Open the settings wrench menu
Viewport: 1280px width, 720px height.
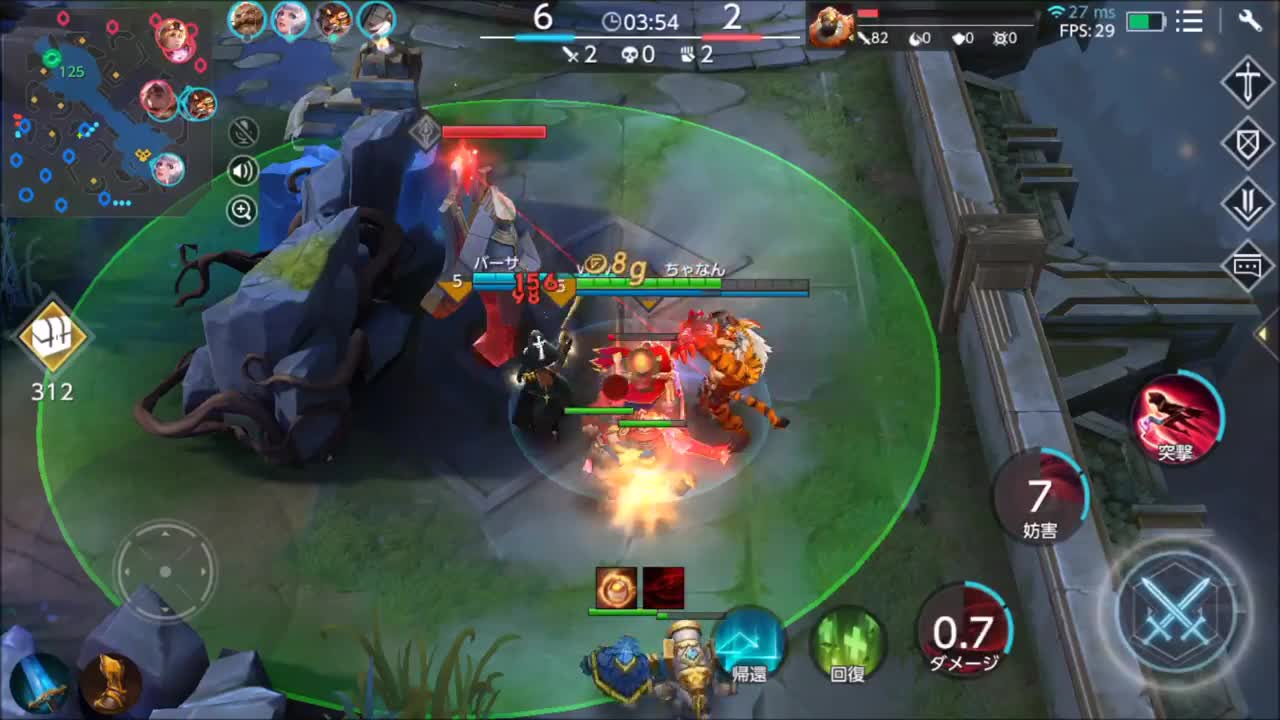click(x=1250, y=20)
